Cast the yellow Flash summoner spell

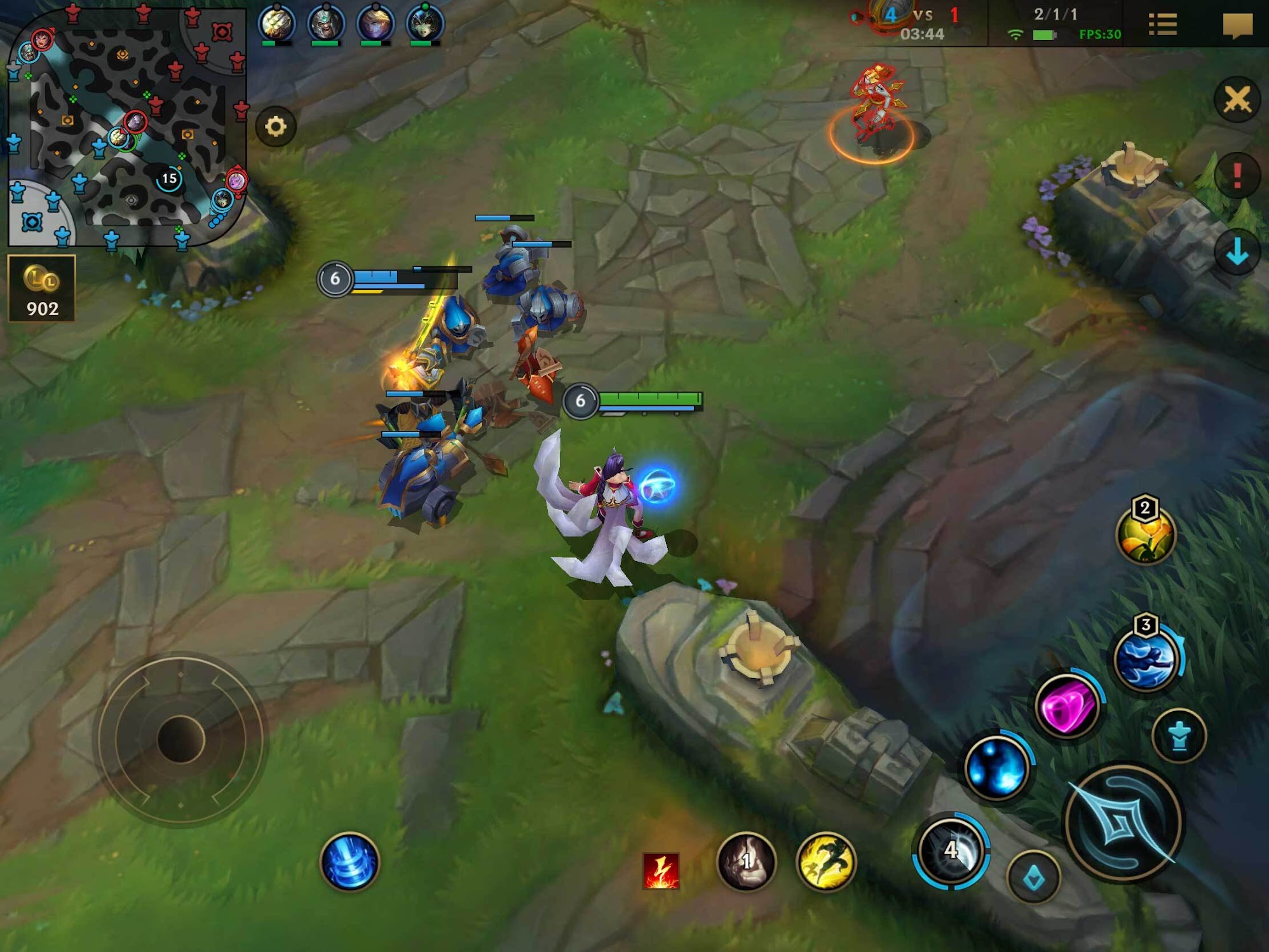pos(826,861)
